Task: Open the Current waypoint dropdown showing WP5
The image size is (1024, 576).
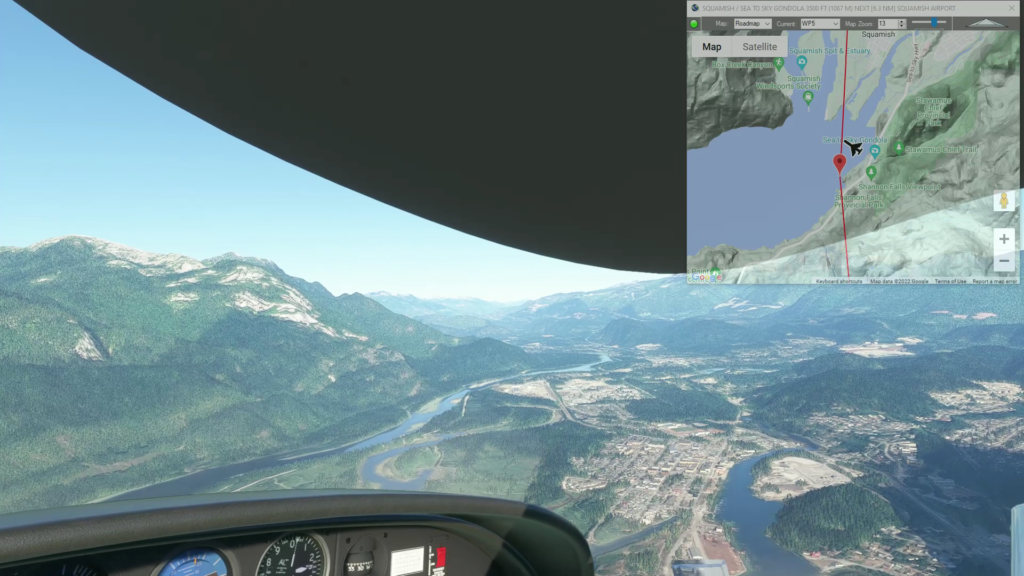Action: click(819, 23)
